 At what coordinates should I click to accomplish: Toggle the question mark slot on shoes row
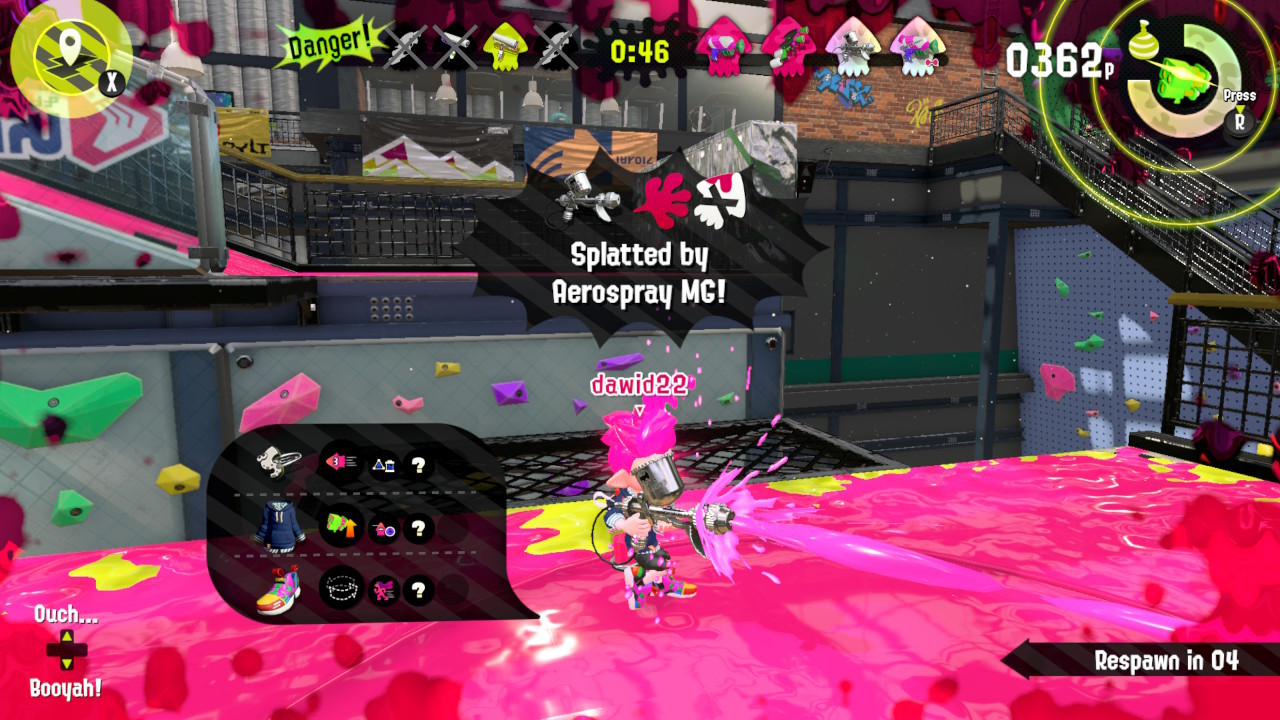point(418,591)
